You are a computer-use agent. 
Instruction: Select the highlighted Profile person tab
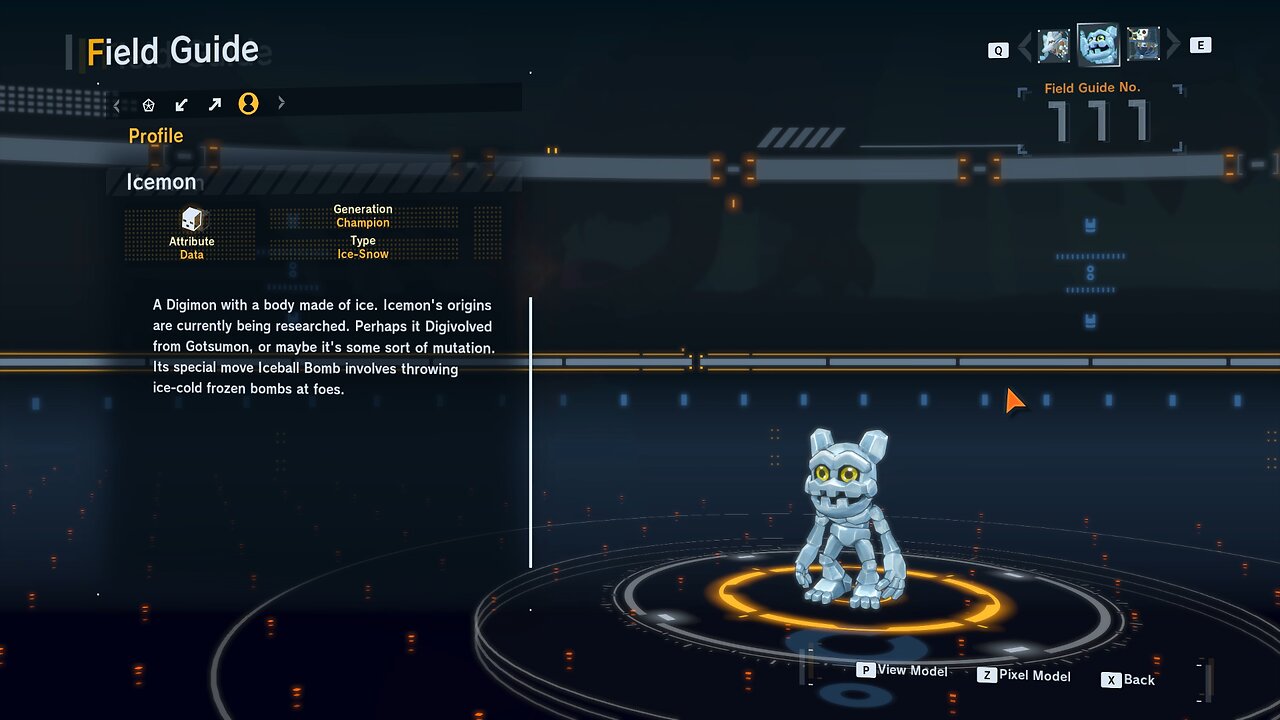point(248,104)
